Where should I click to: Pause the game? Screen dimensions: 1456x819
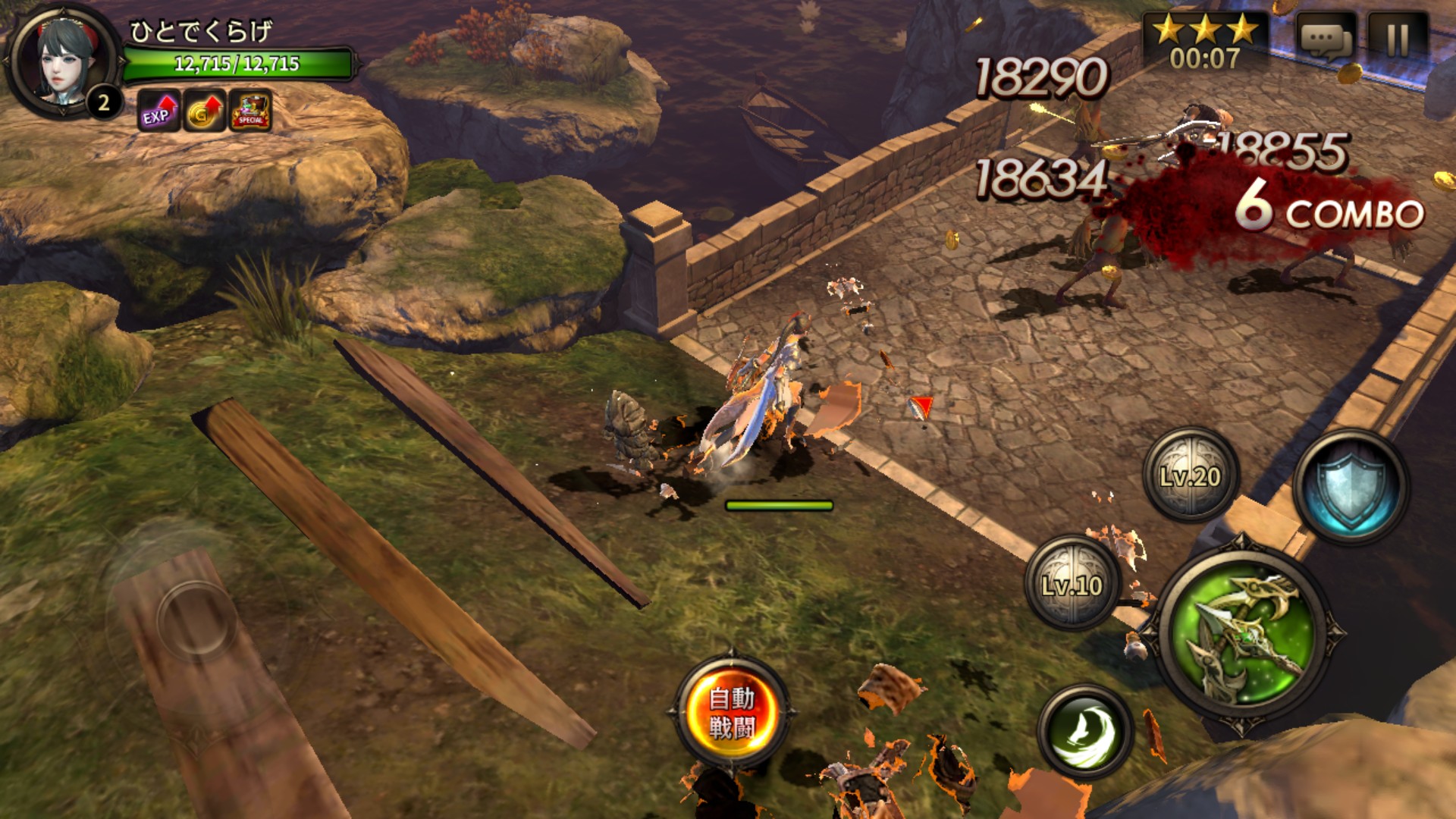click(1398, 38)
